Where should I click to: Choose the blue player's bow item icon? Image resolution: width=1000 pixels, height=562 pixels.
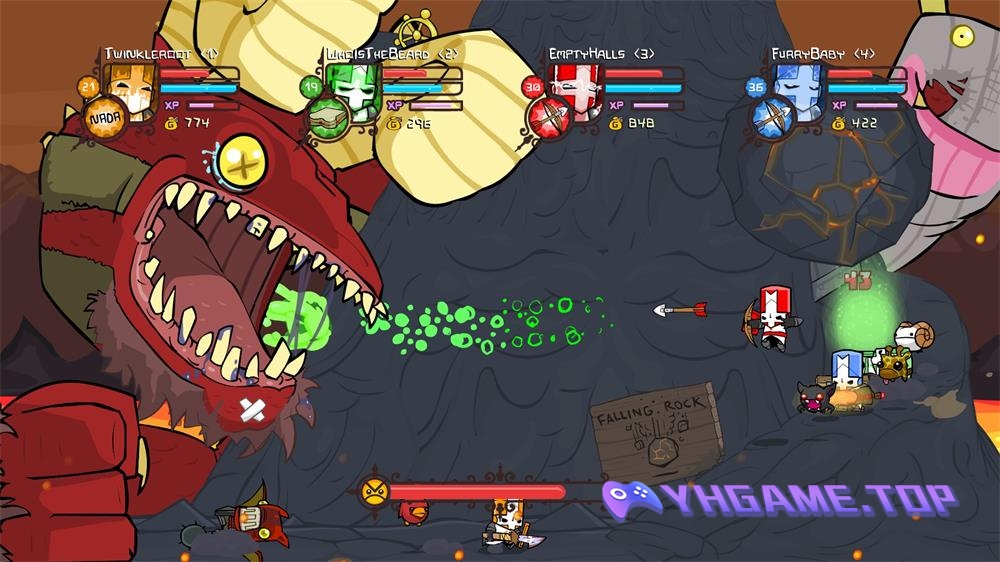click(x=772, y=119)
